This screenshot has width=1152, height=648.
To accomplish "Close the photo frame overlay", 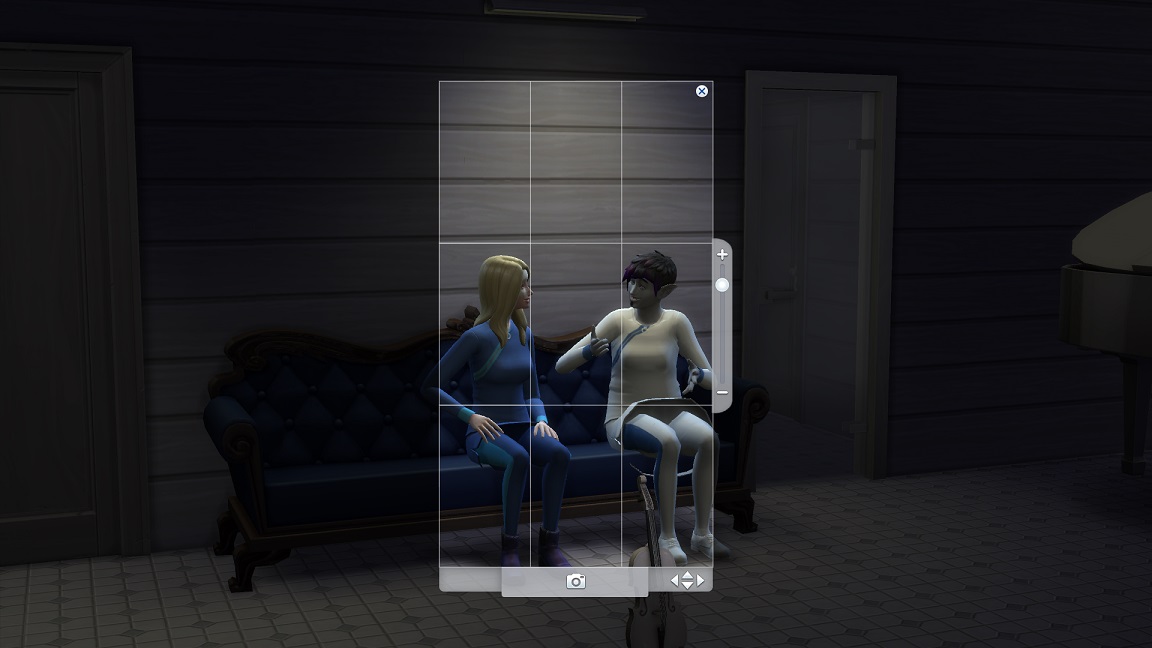I will pyautogui.click(x=702, y=91).
